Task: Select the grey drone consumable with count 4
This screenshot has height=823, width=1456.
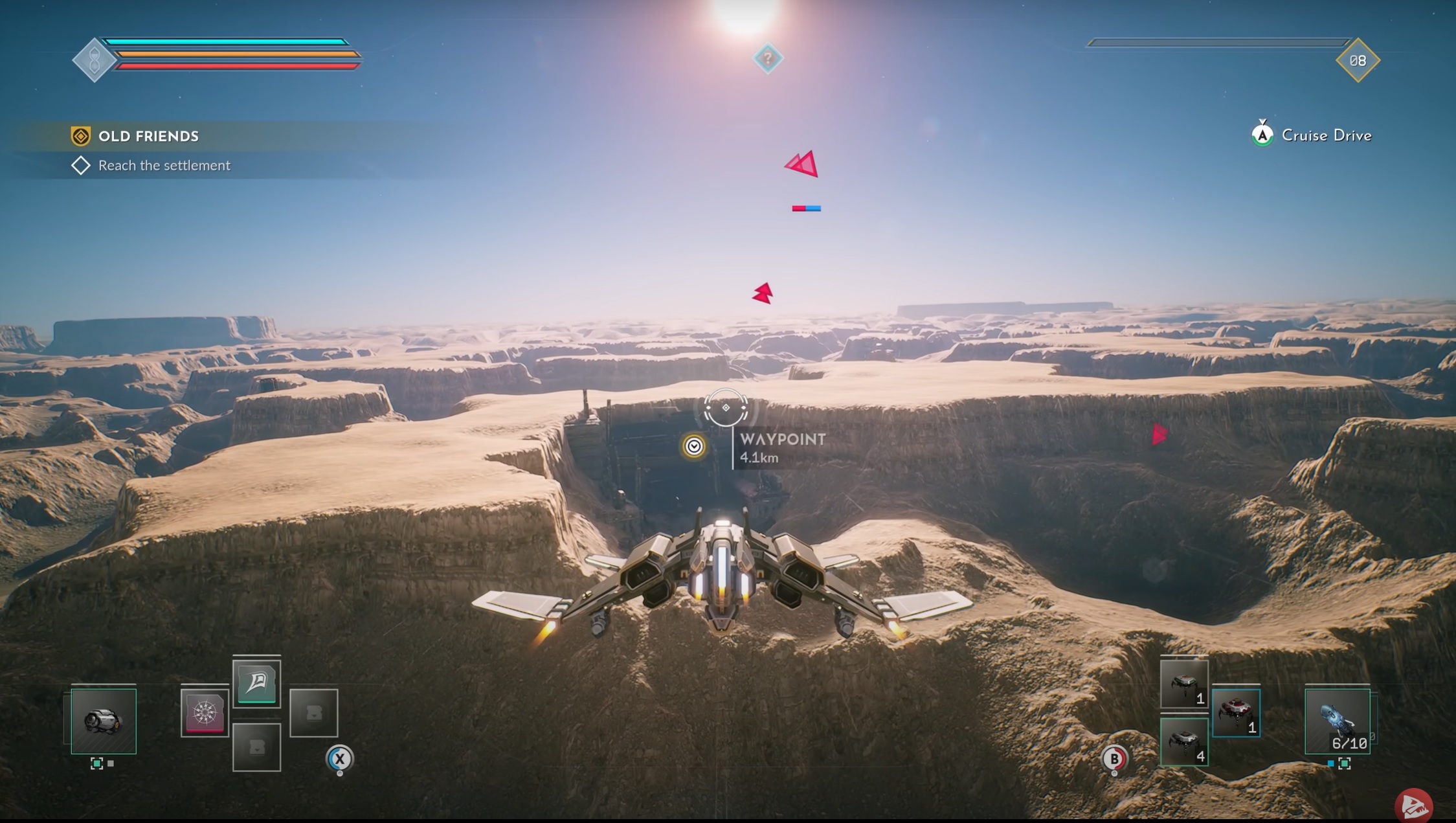Action: click(x=1183, y=741)
